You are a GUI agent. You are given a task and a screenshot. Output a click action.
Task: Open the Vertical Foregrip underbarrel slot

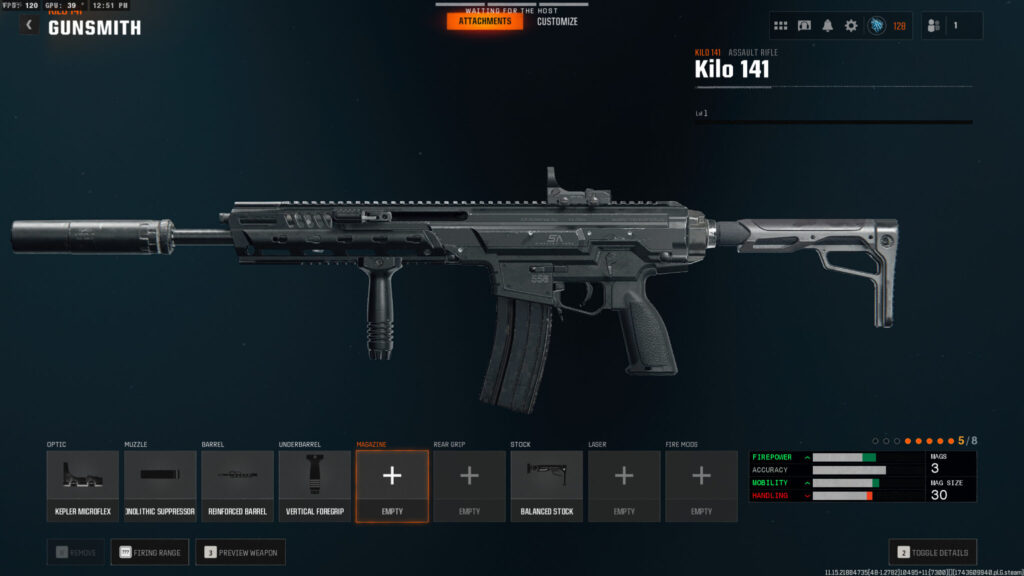coord(315,485)
